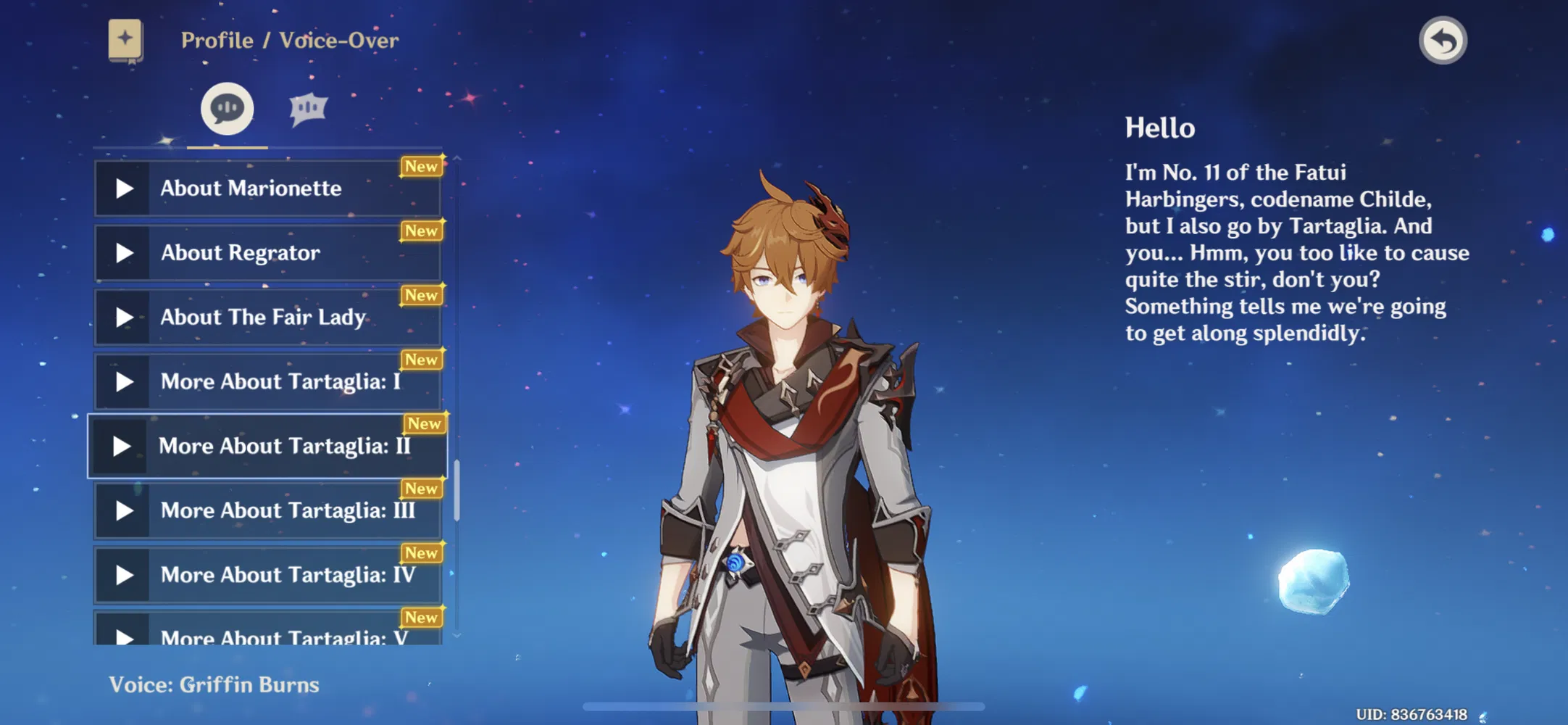Click the New badge on More About Tartaglia: II
This screenshot has width=1568, height=725.
tap(425, 424)
